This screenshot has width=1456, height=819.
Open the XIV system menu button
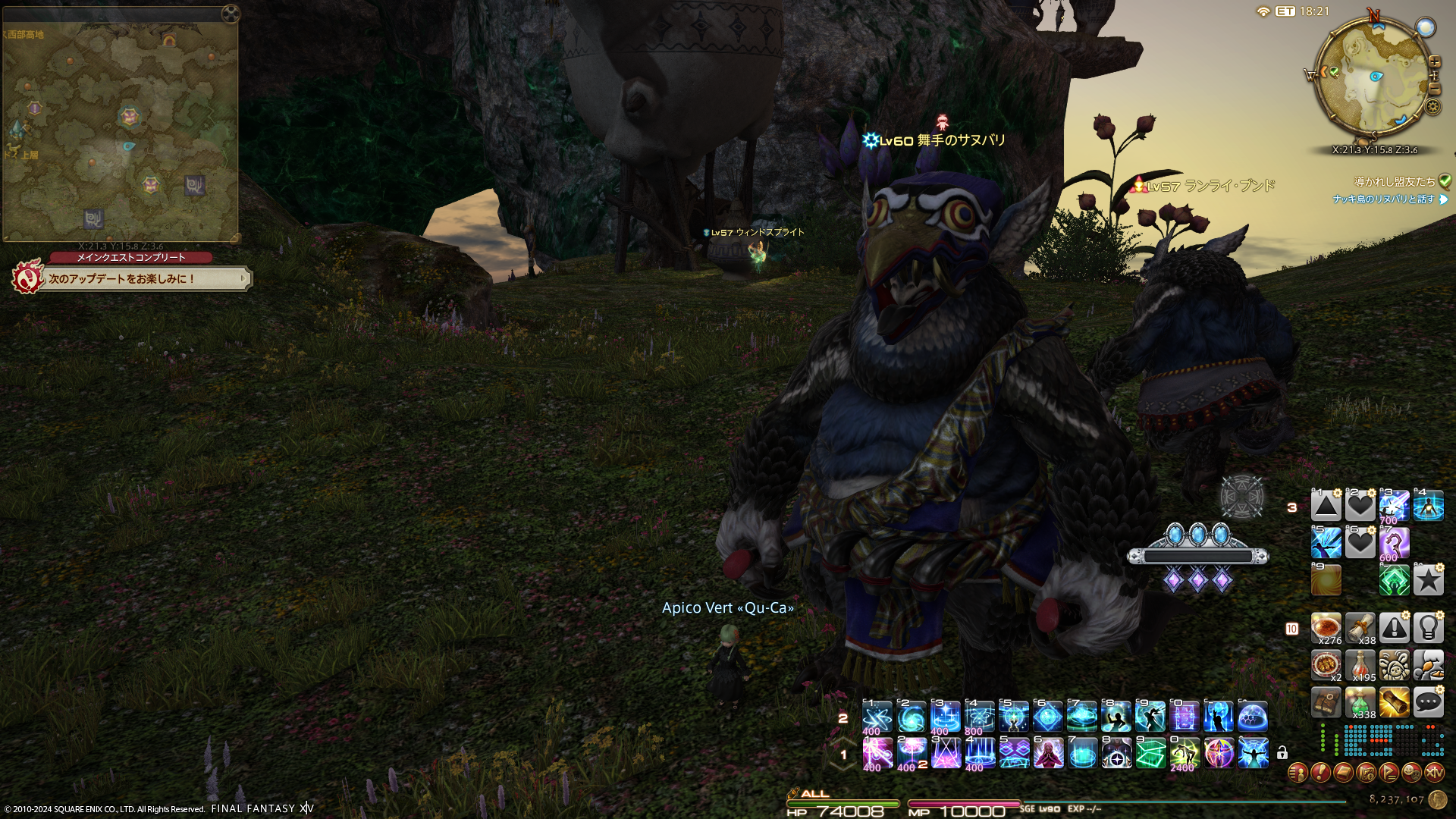(x=1434, y=773)
